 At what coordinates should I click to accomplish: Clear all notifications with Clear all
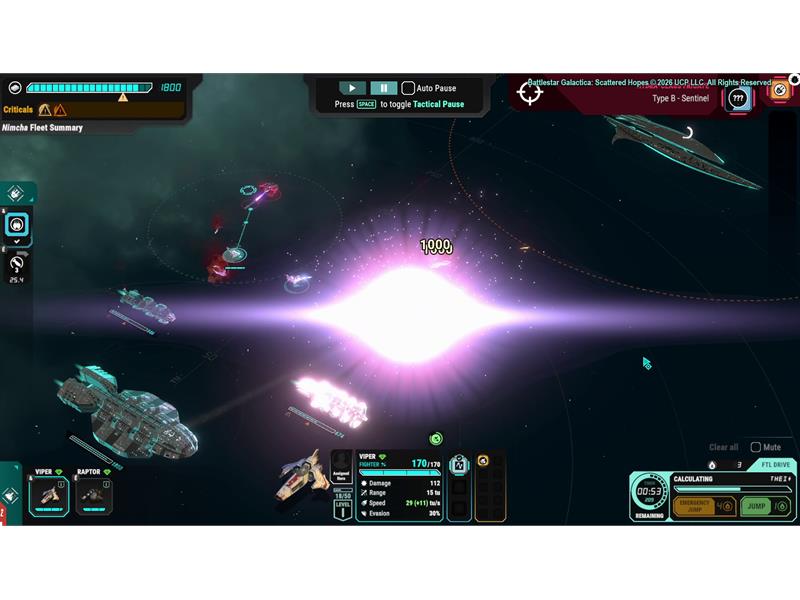pos(723,447)
